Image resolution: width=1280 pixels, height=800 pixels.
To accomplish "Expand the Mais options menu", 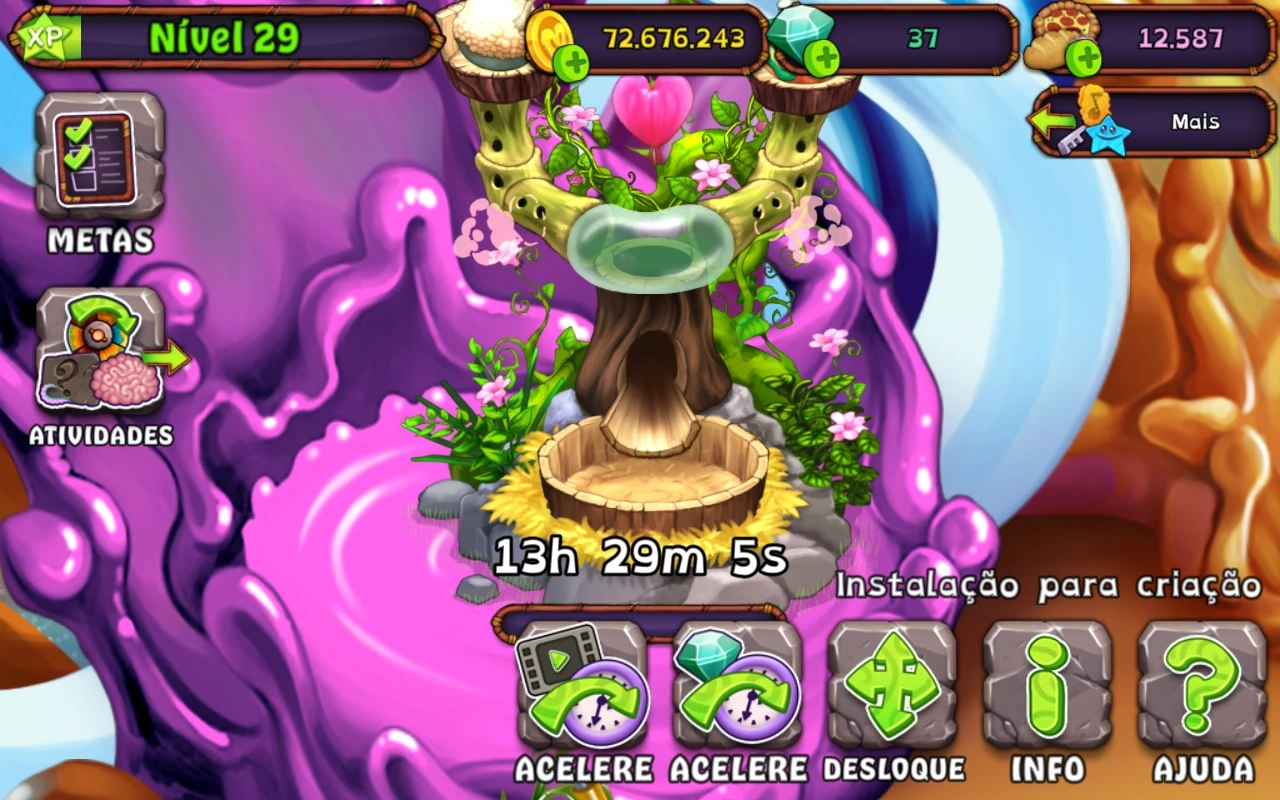I will click(1195, 121).
